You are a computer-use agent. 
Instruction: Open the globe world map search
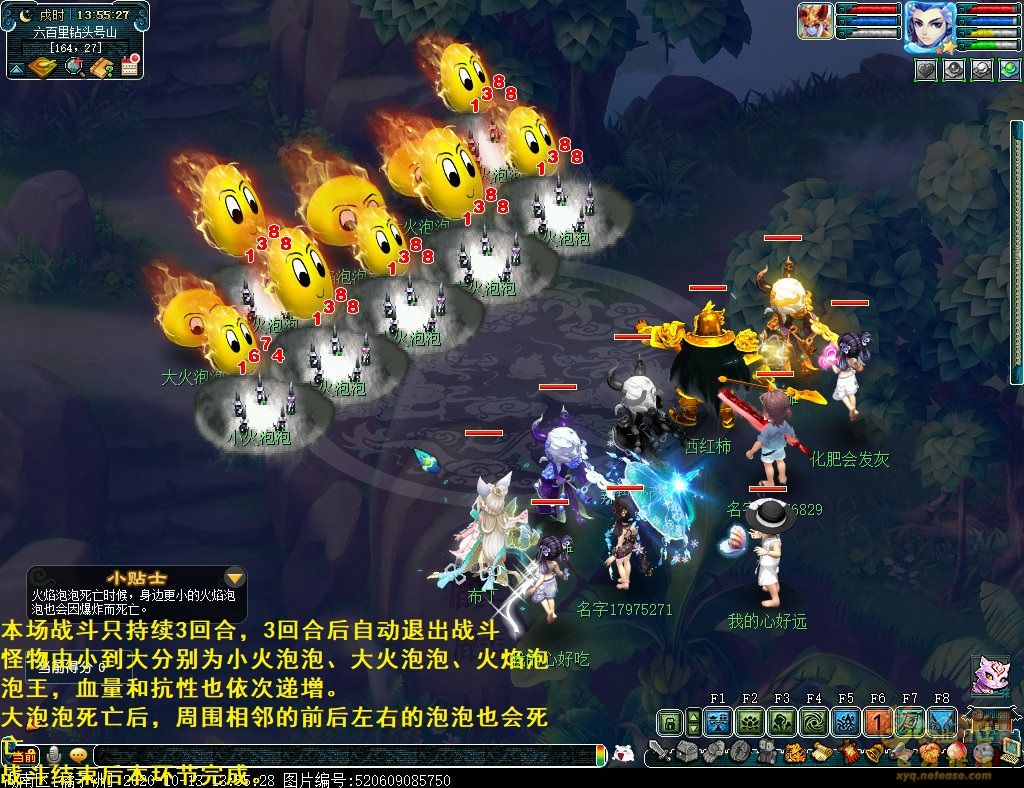tap(73, 67)
